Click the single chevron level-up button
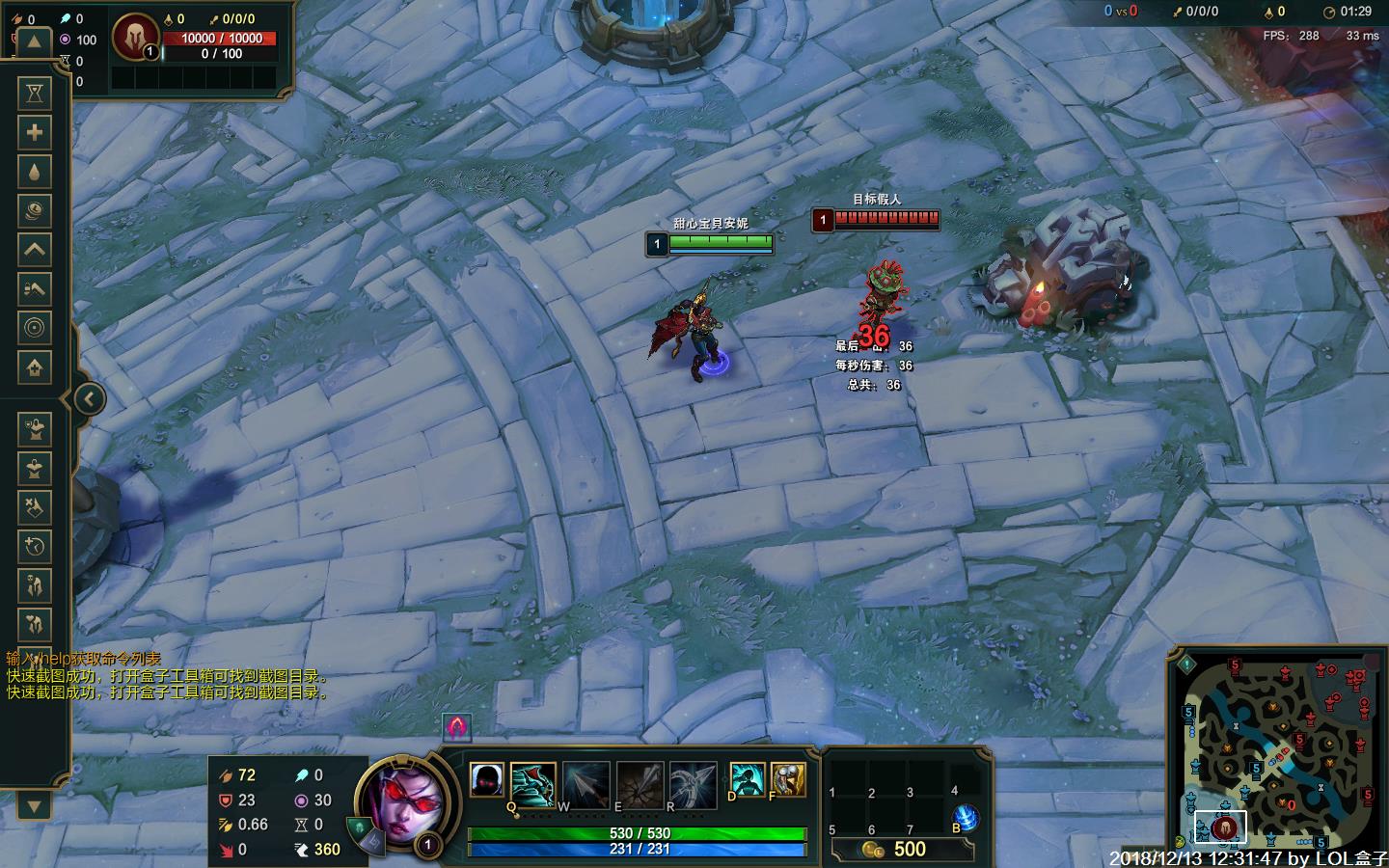 (35, 251)
